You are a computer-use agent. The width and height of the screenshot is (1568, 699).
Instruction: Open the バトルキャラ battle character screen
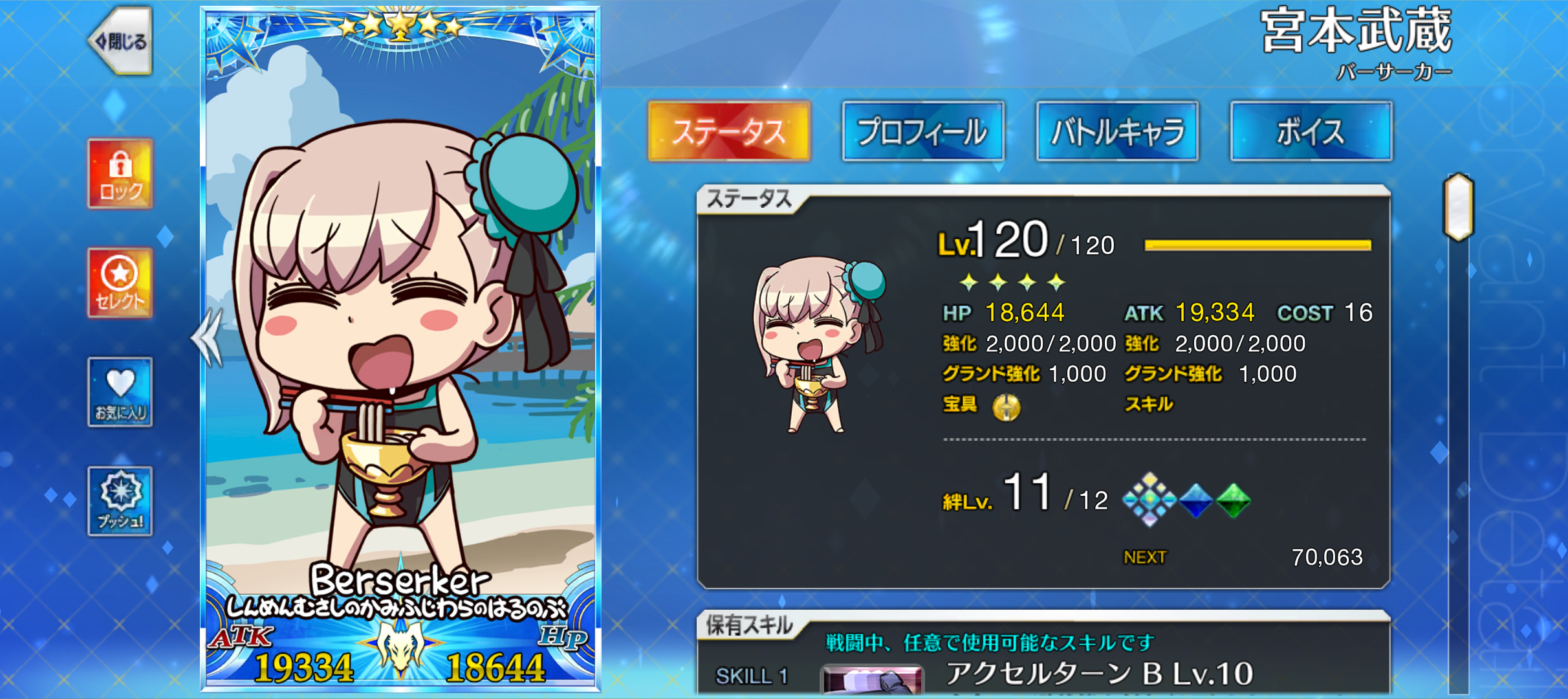1117,129
